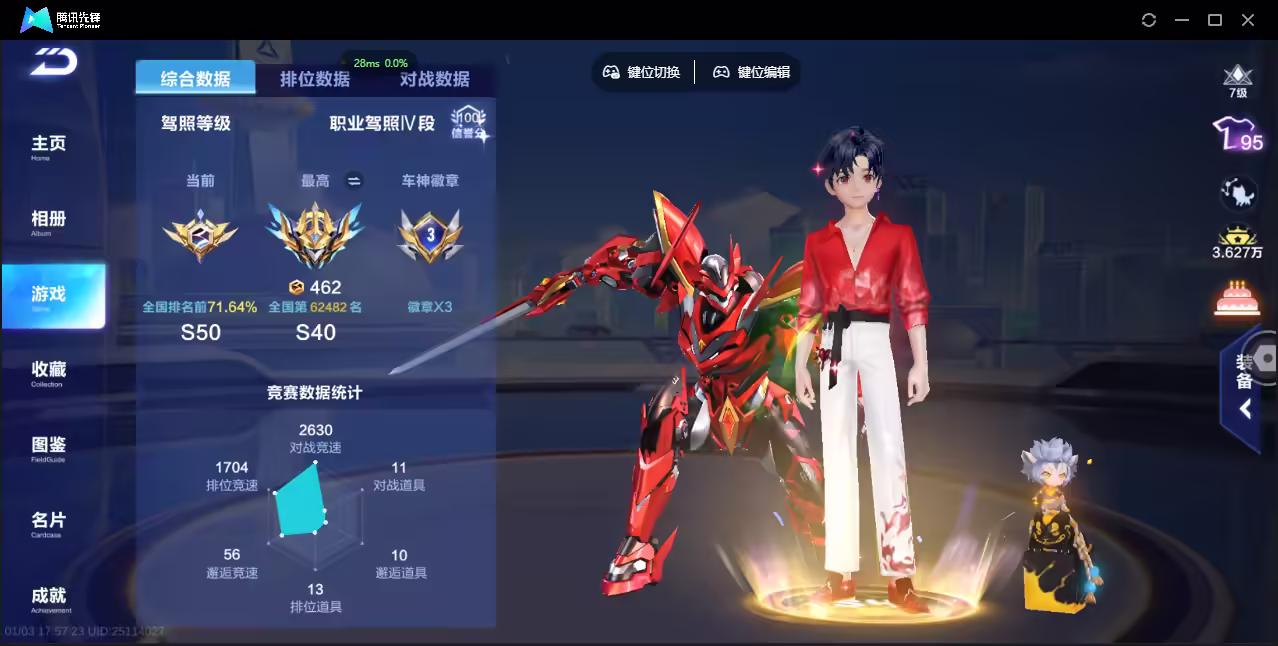Open the 主页 home menu
The width and height of the screenshot is (1278, 646).
coord(48,146)
